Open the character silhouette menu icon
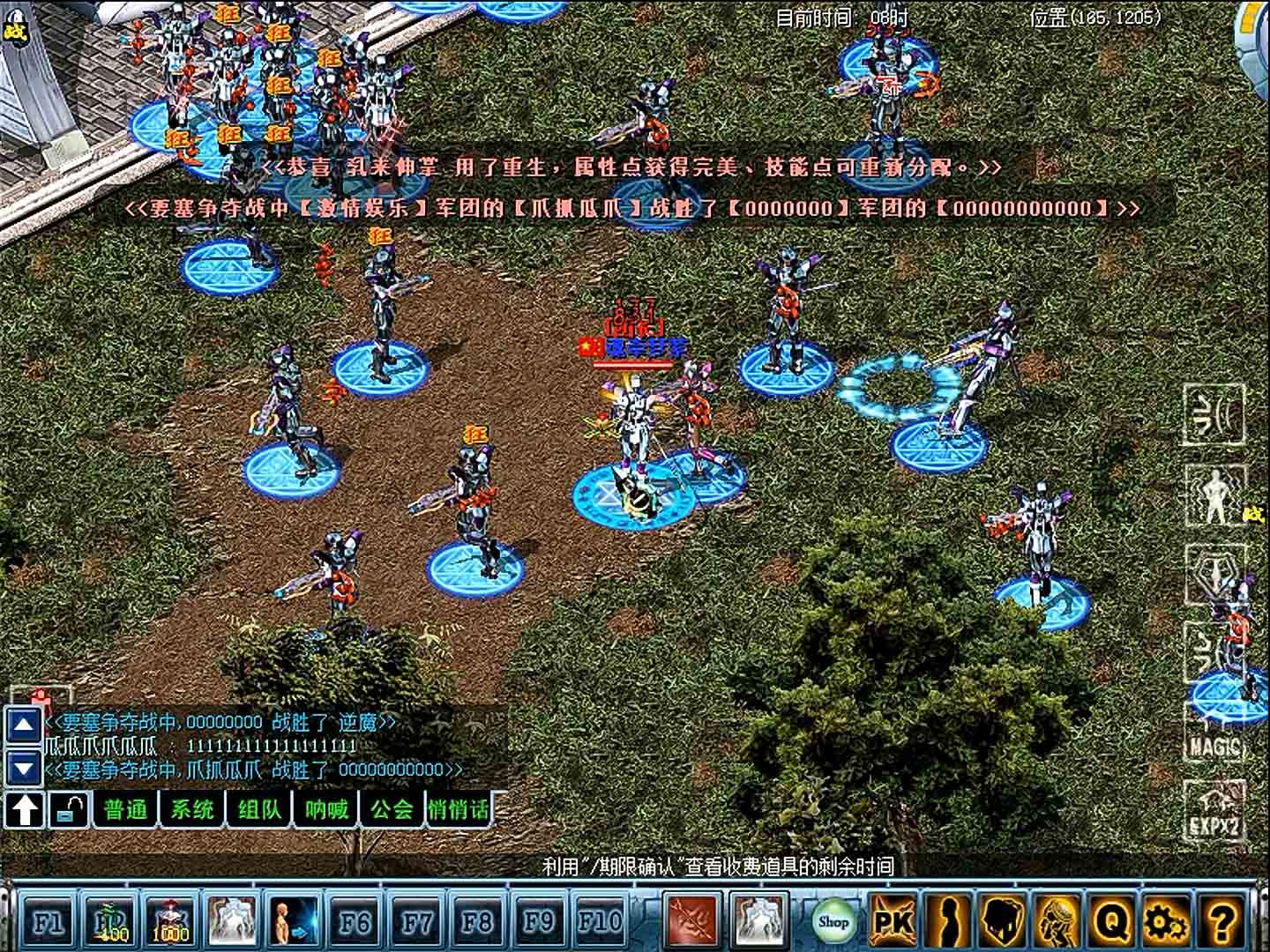Image resolution: width=1270 pixels, height=952 pixels. 947,922
